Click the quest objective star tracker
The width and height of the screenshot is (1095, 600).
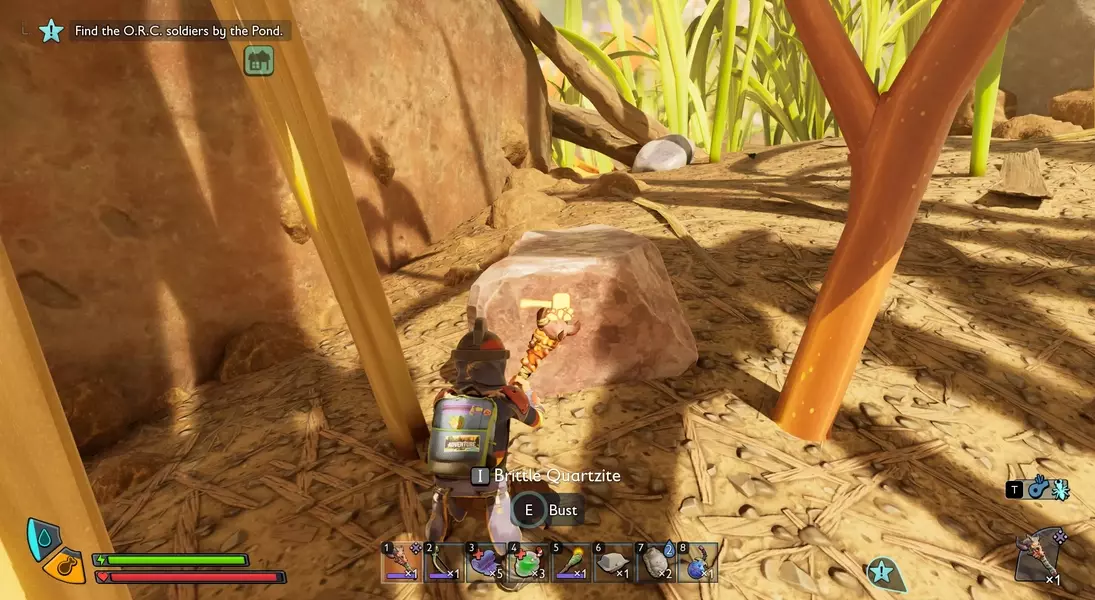(x=51, y=30)
